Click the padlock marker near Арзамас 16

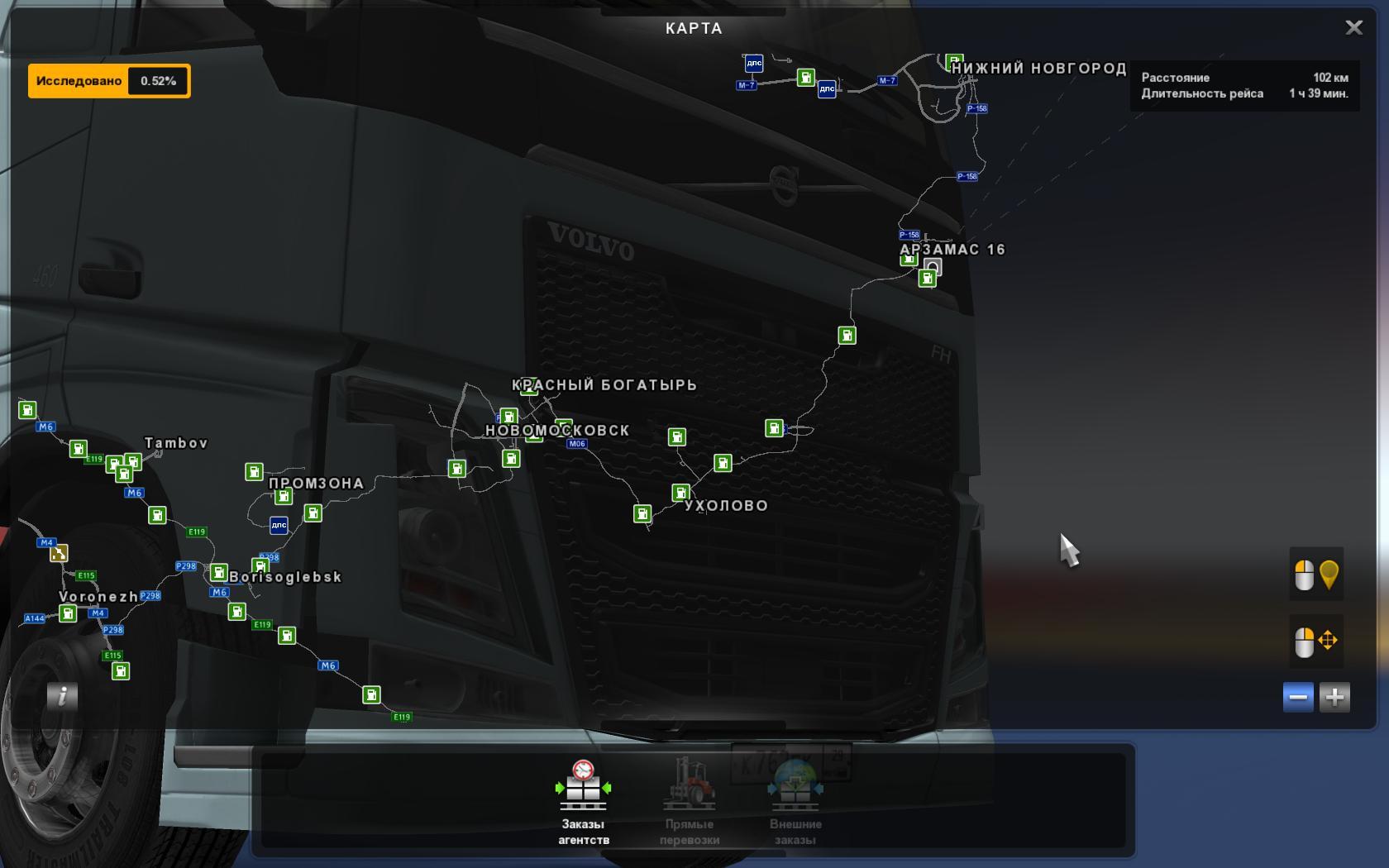click(x=933, y=266)
